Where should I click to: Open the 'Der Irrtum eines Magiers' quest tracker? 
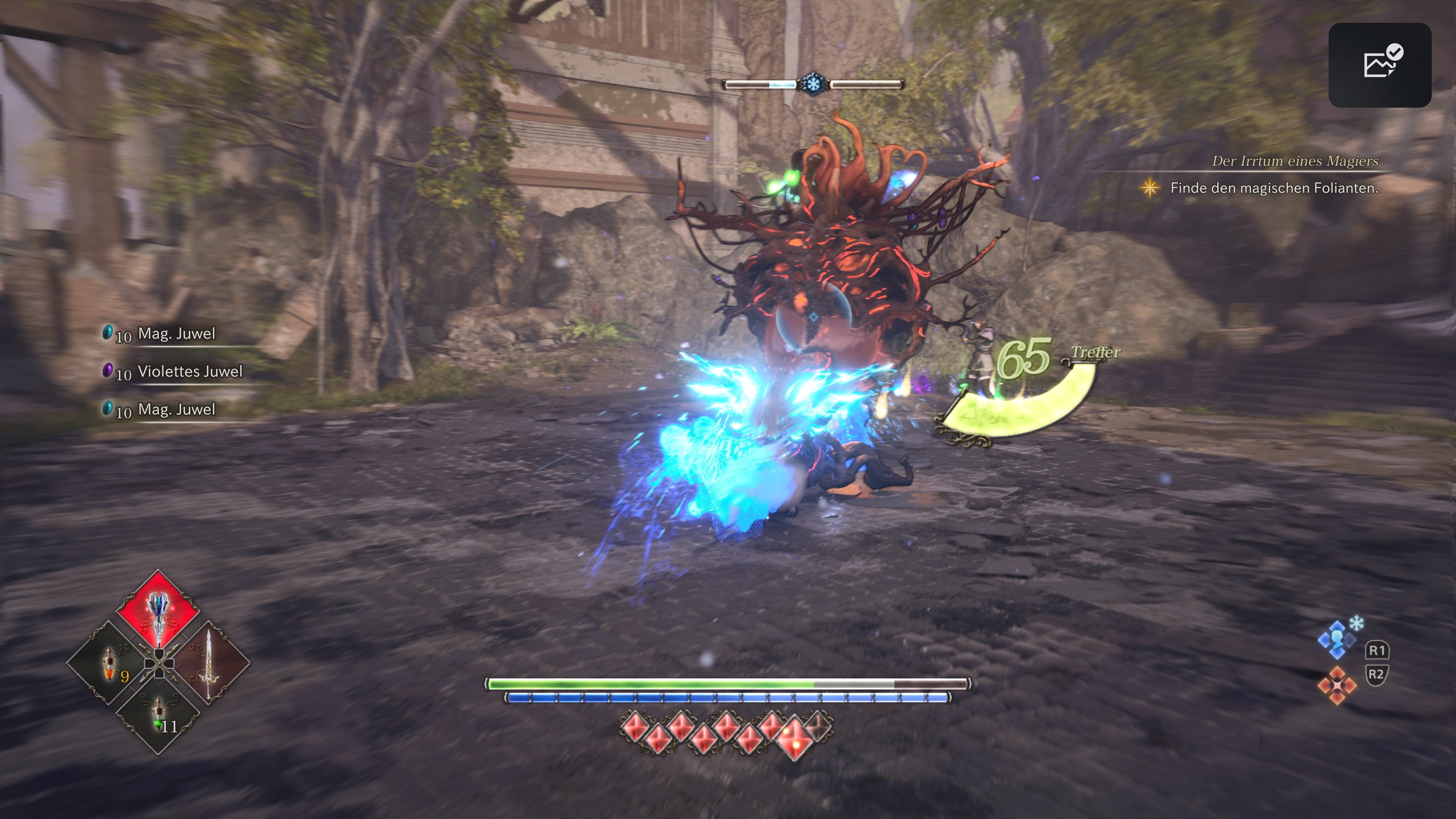click(x=1294, y=161)
